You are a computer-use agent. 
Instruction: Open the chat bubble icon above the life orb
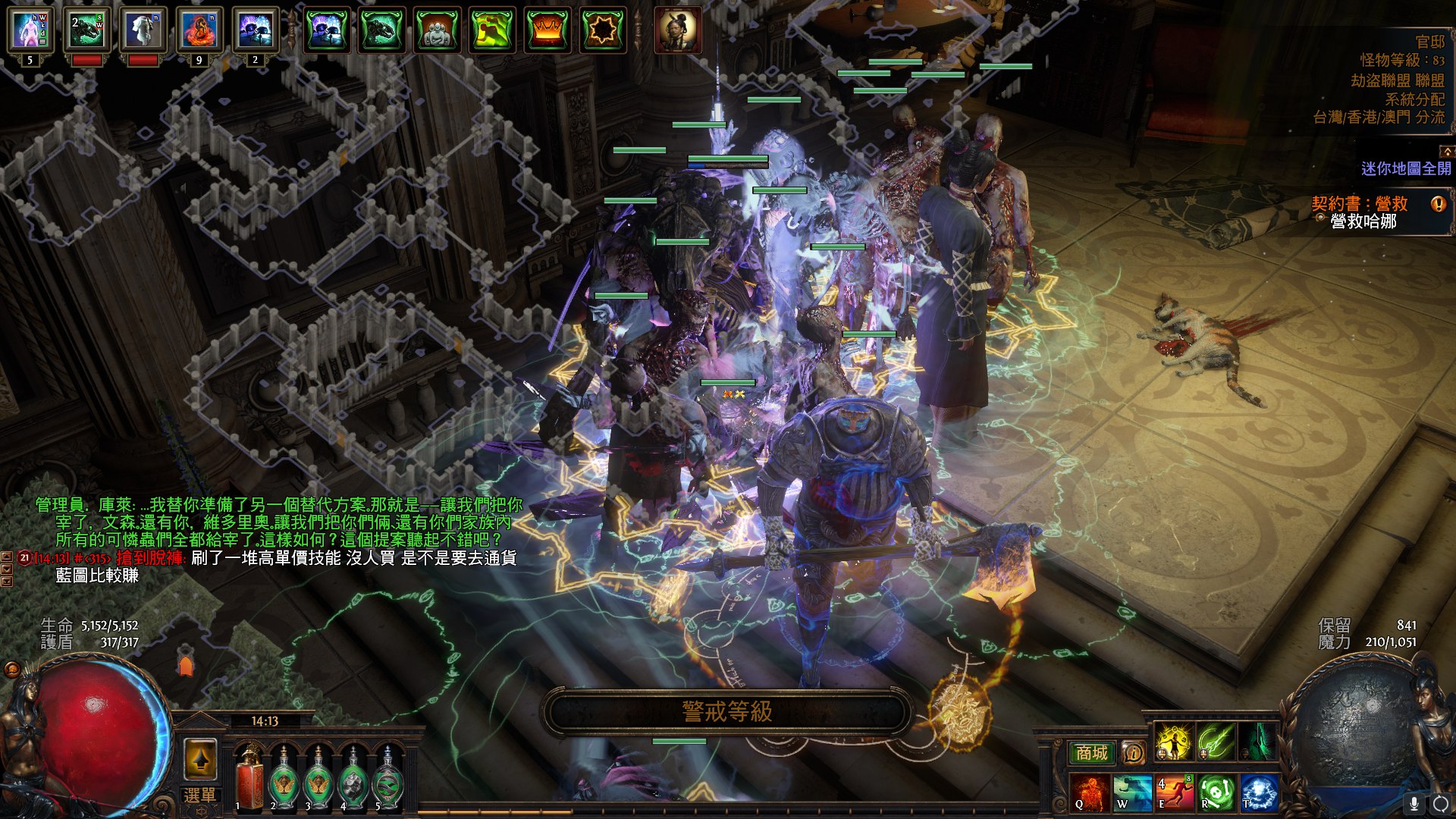click(12, 669)
